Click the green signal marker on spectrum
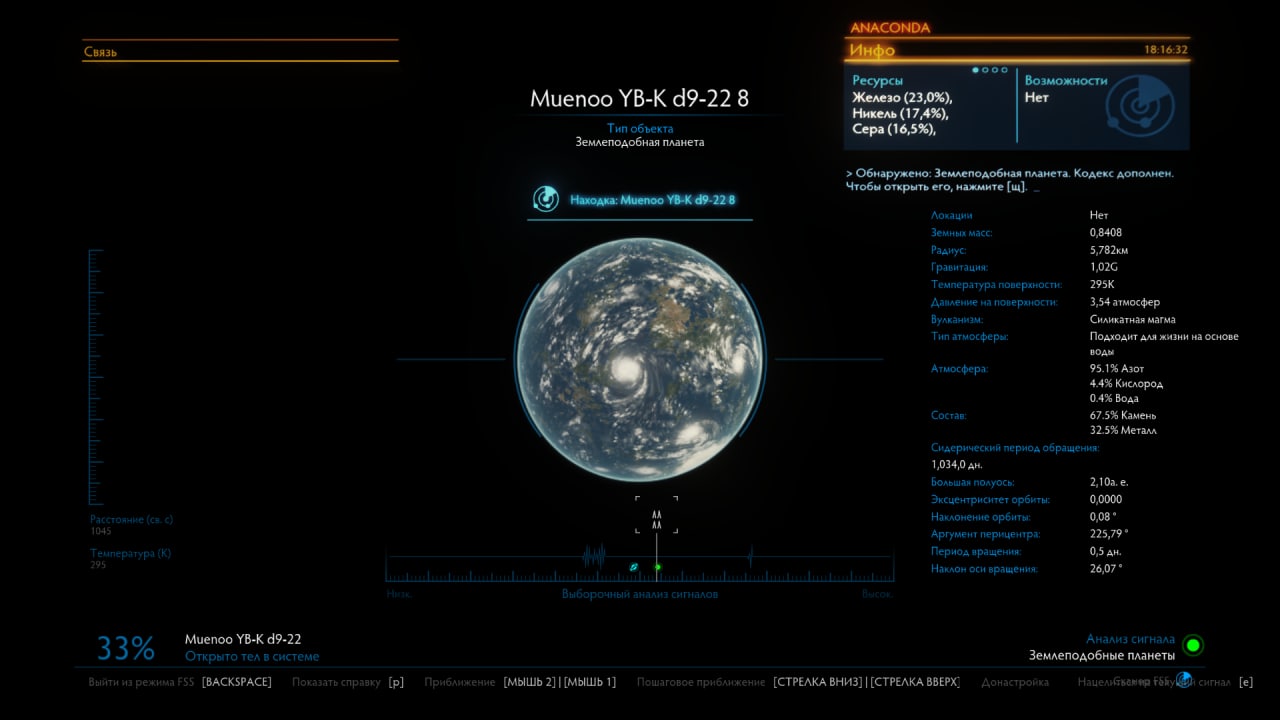Screen dimensions: 1280x720 (x=658, y=567)
